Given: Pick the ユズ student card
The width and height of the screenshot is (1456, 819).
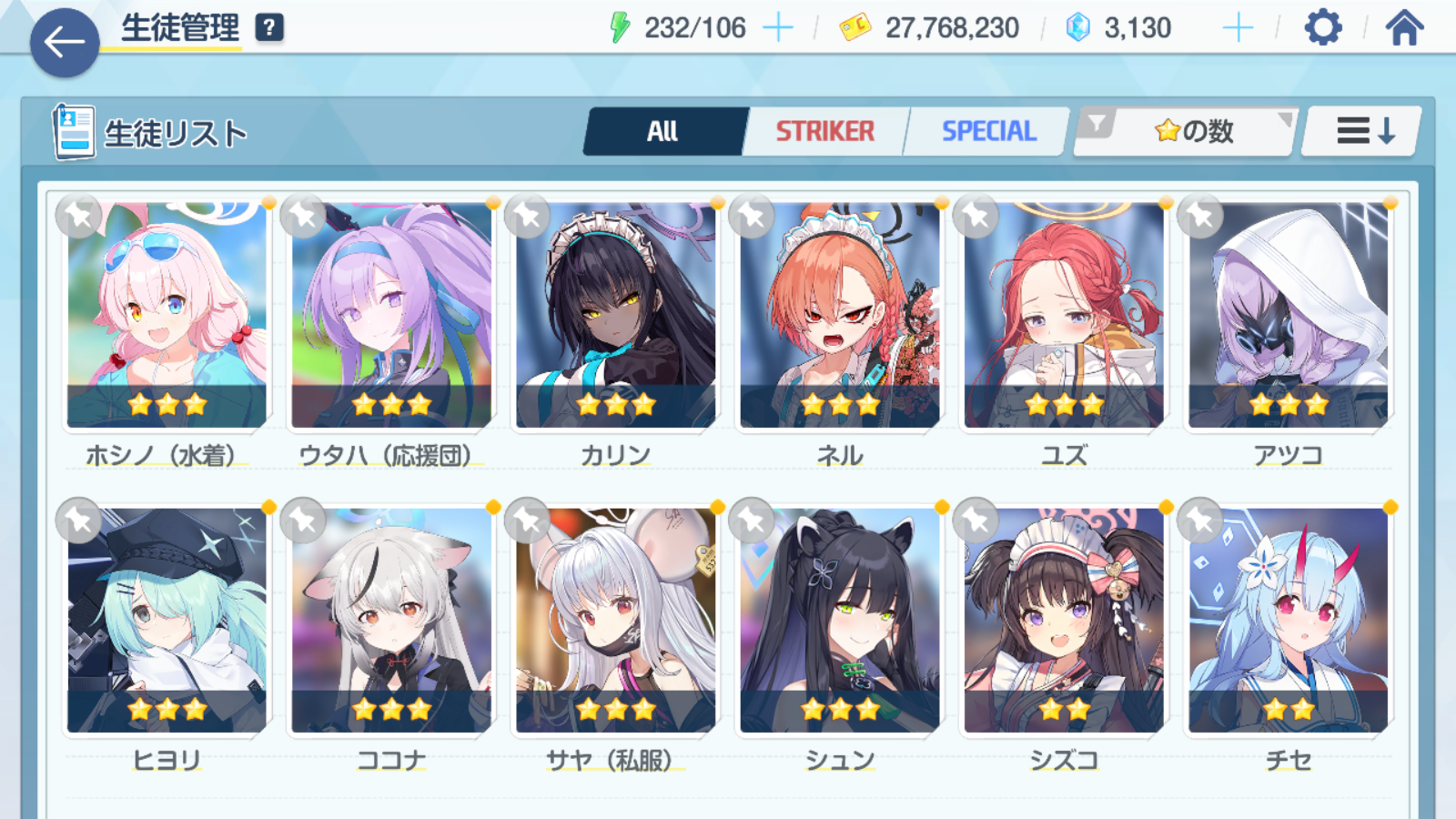Looking at the screenshot, I should pyautogui.click(x=1064, y=315).
